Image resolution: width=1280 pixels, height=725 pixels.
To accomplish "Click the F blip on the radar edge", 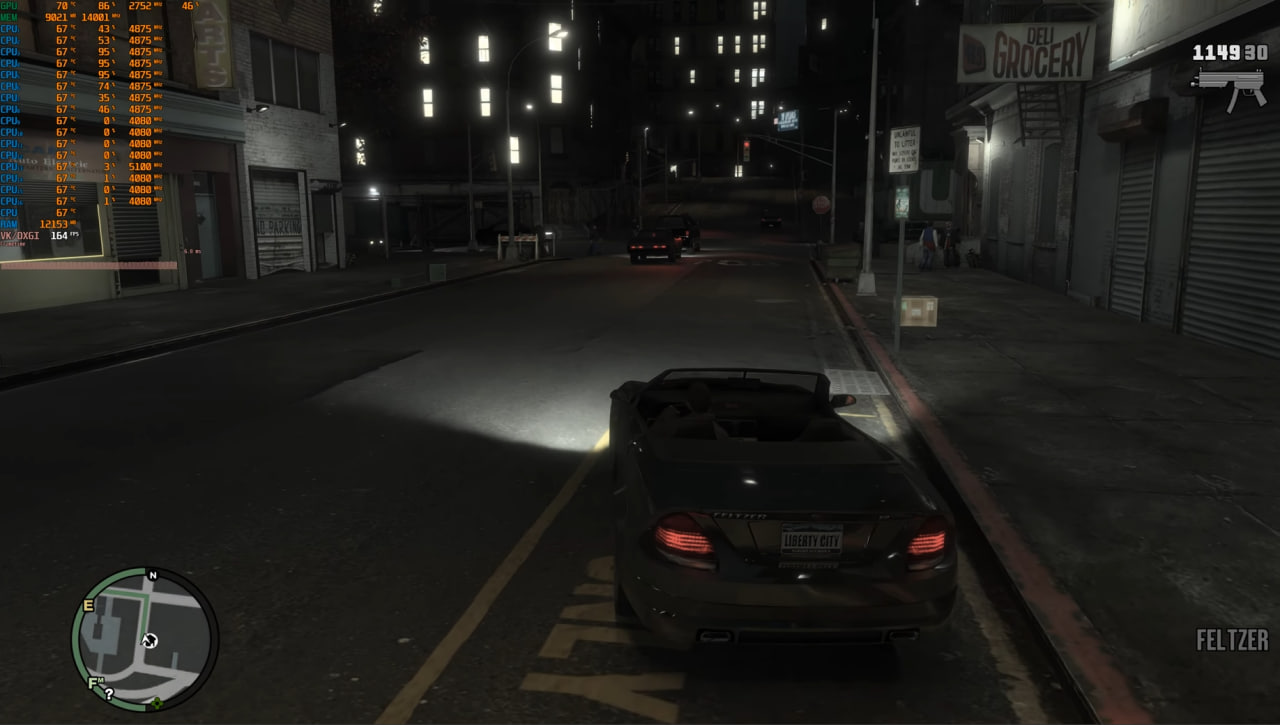I will coord(93,684).
